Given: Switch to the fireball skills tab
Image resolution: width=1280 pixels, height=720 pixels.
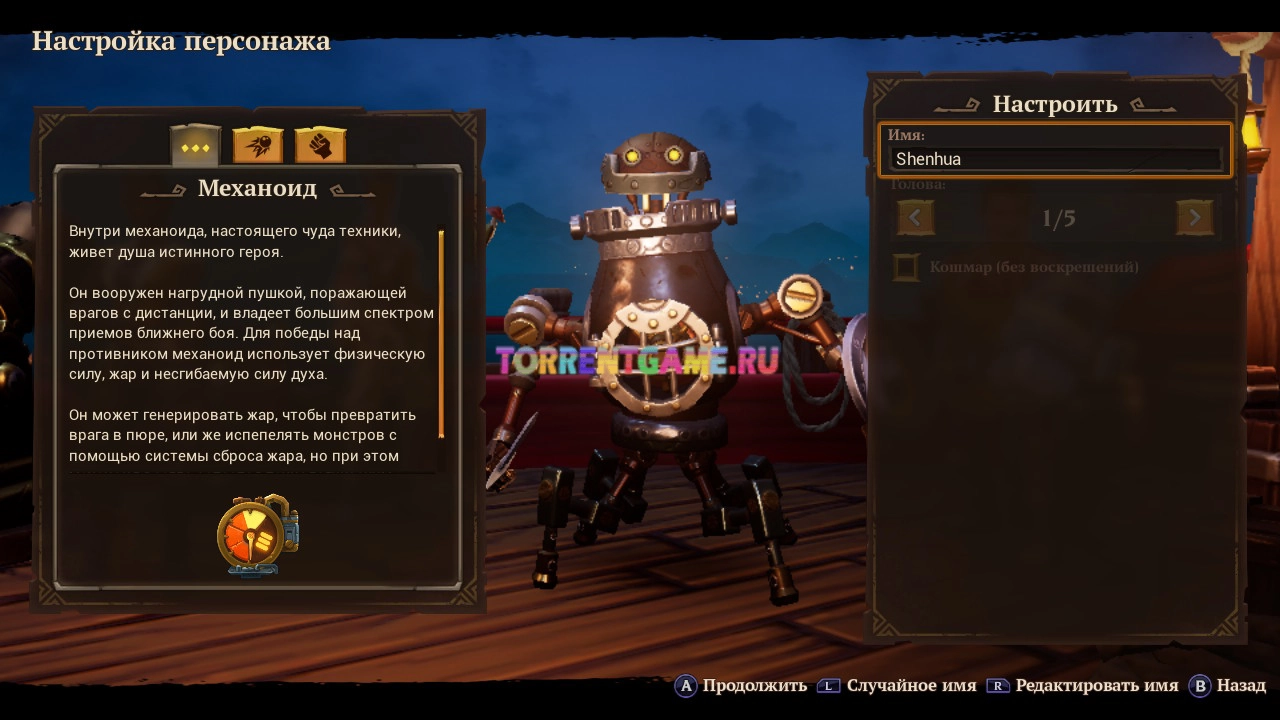Looking at the screenshot, I should 258,146.
